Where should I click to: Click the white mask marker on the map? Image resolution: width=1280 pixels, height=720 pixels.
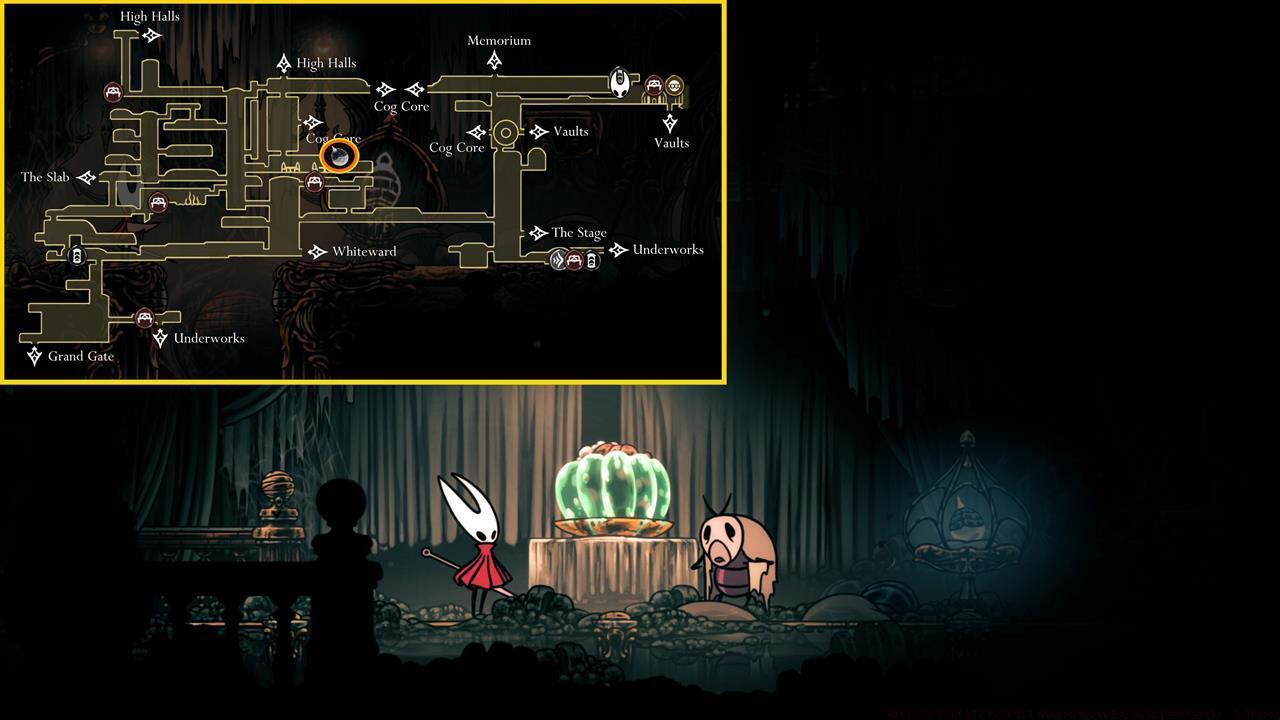click(620, 82)
